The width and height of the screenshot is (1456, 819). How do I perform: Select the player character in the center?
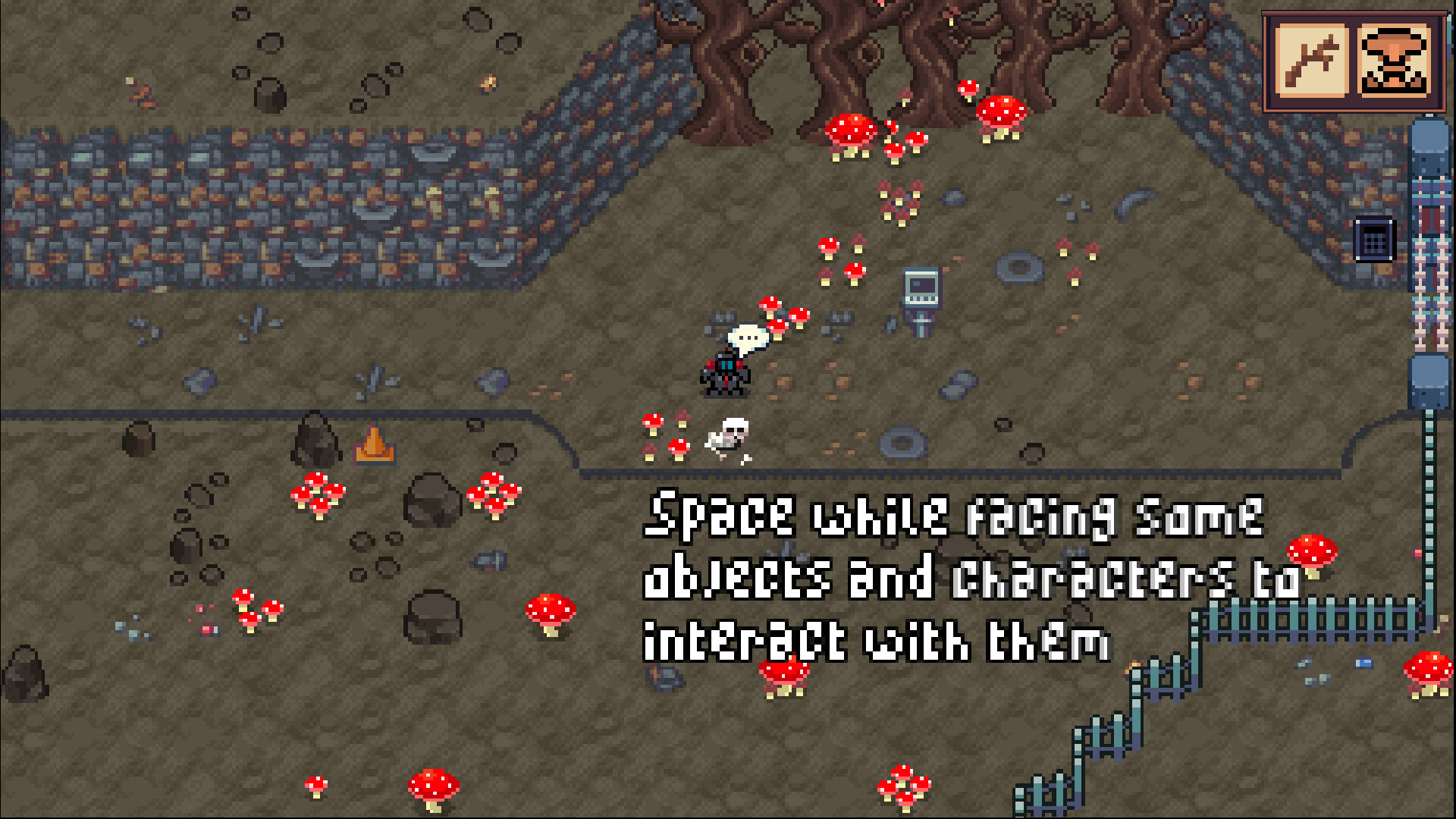tap(725, 375)
